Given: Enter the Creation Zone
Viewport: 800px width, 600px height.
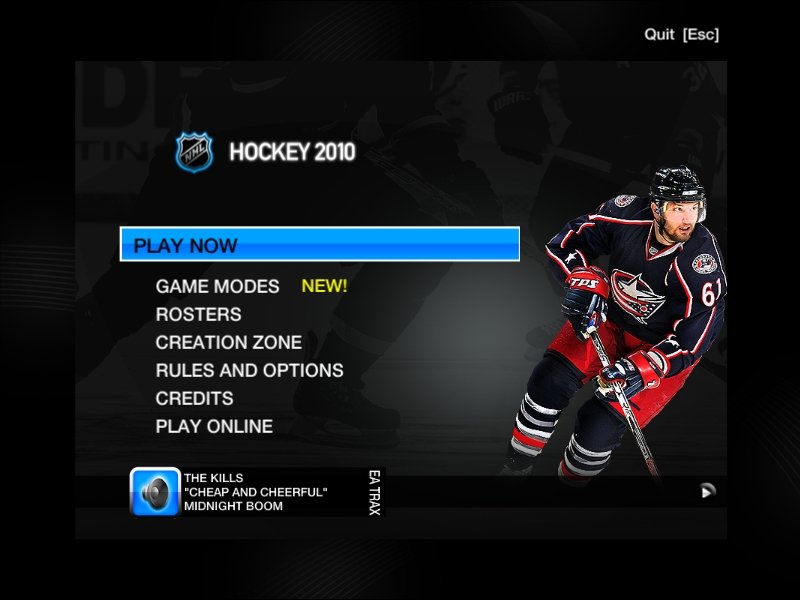Looking at the screenshot, I should [x=228, y=342].
